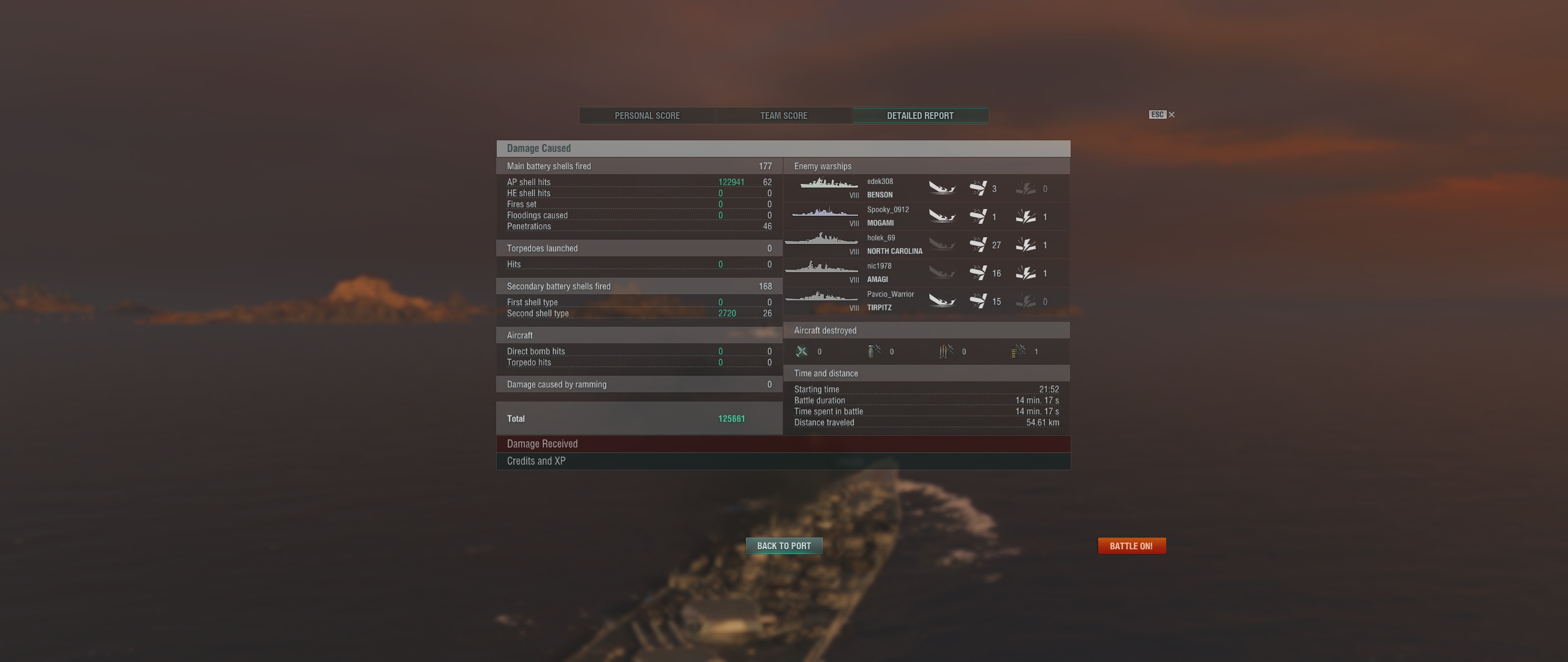Switch to the Personal Score tab
1568x662 pixels.
647,116
